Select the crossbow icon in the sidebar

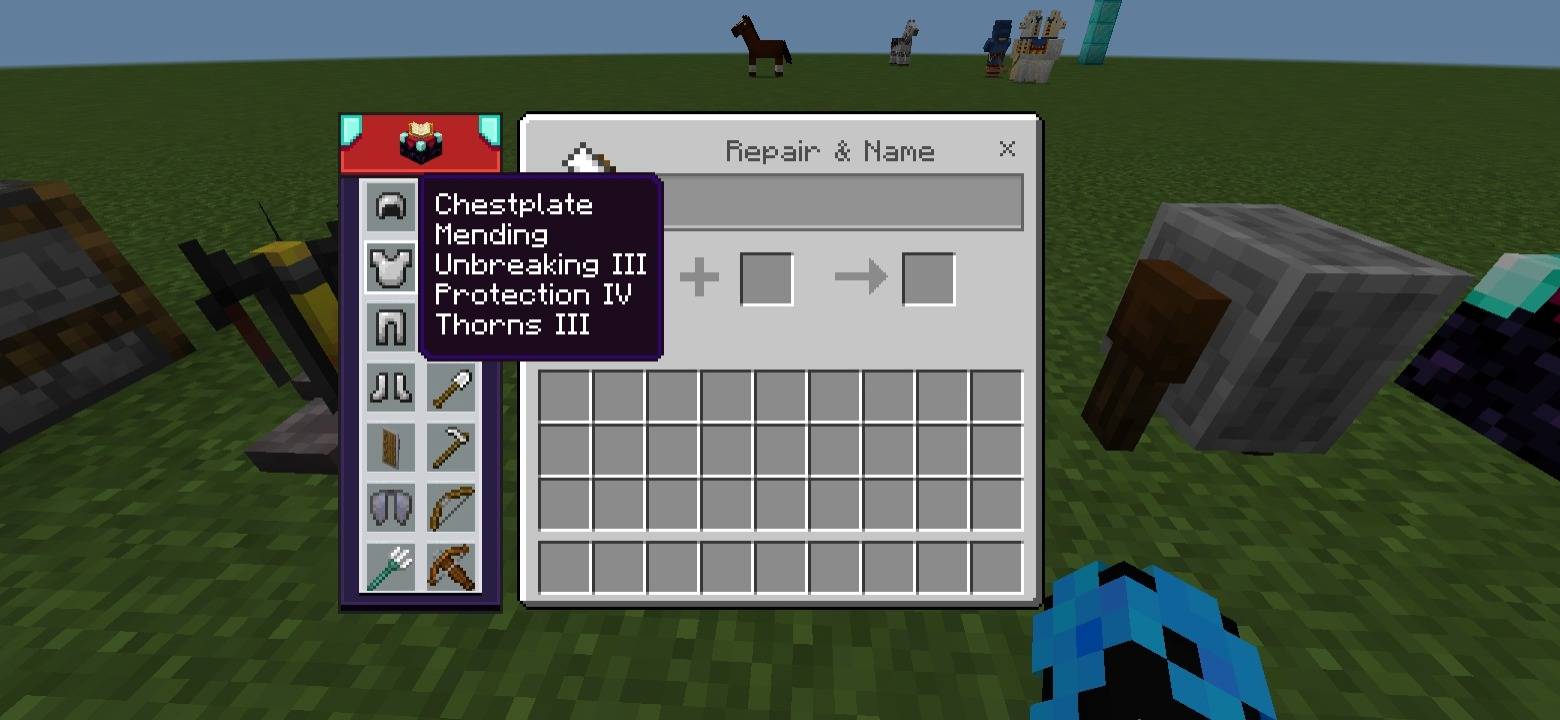coord(450,567)
